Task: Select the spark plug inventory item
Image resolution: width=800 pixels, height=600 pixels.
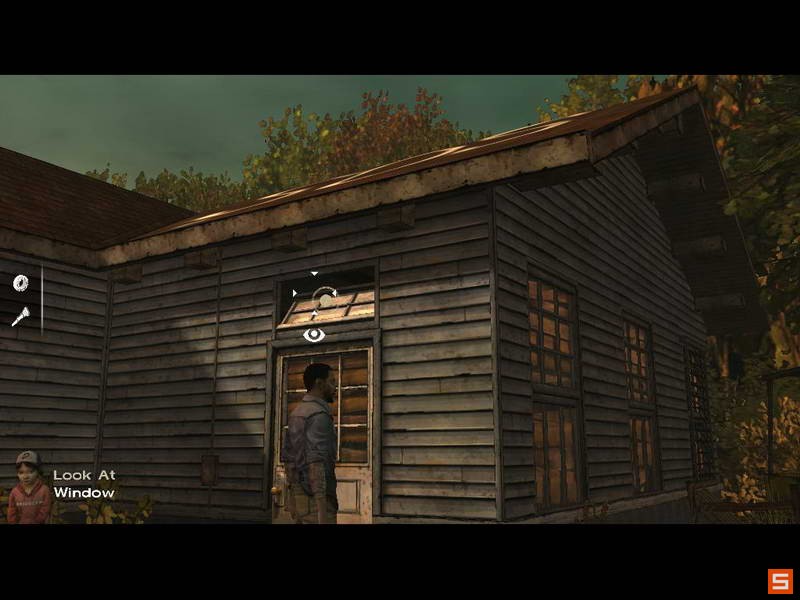Action: point(20,317)
